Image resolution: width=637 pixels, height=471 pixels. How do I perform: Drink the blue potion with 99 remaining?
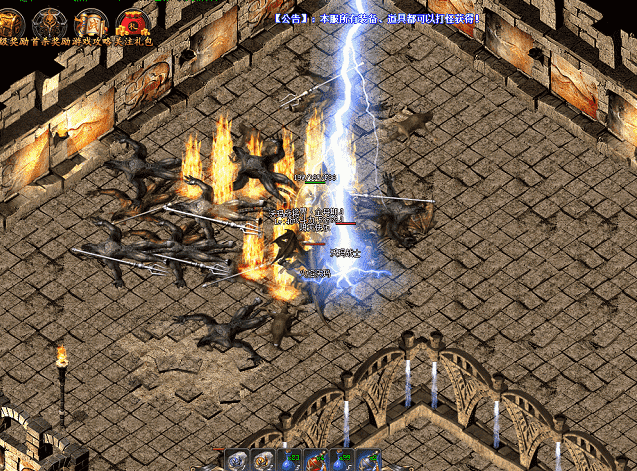[342, 460]
